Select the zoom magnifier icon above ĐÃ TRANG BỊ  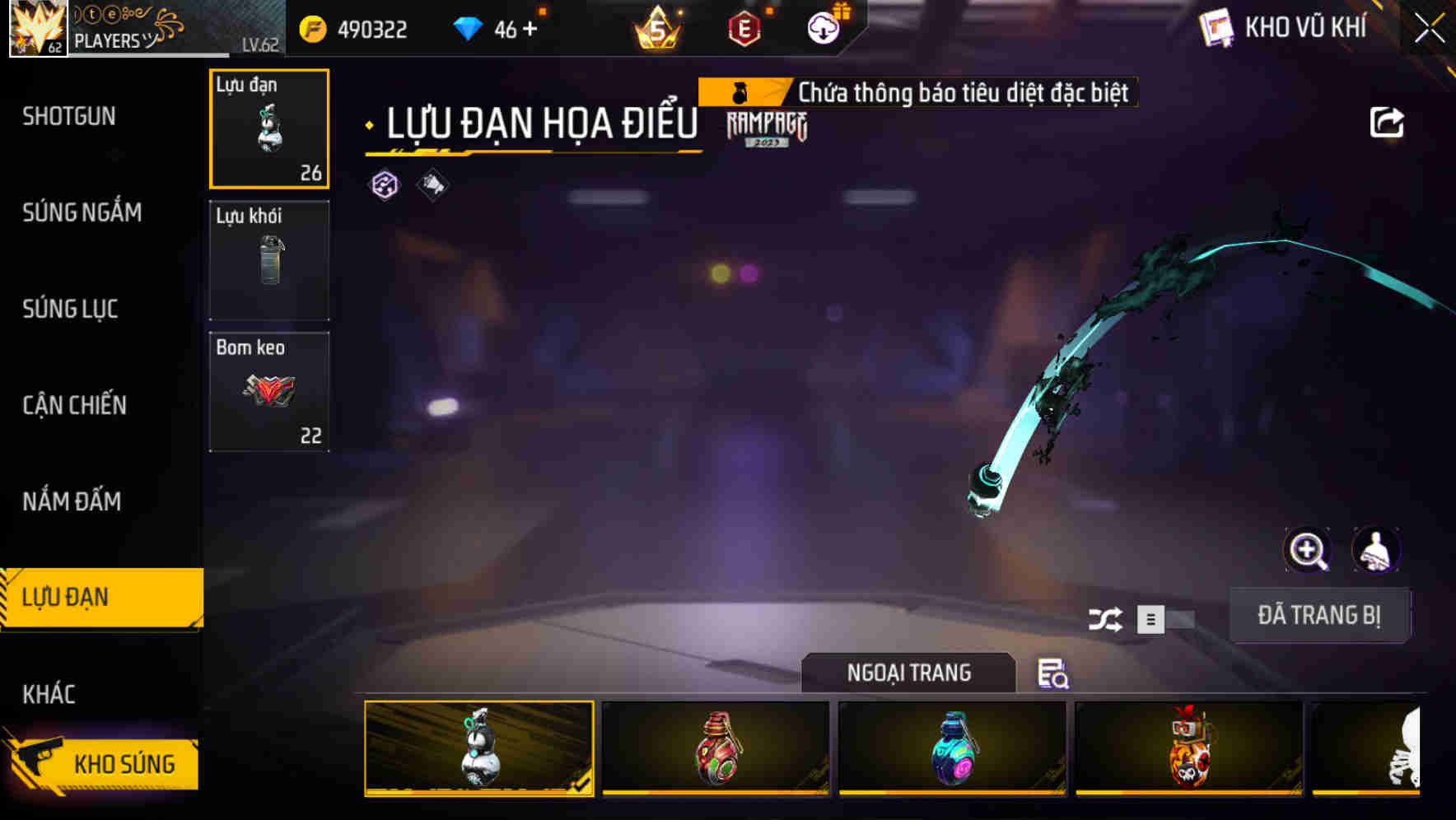(x=1306, y=550)
